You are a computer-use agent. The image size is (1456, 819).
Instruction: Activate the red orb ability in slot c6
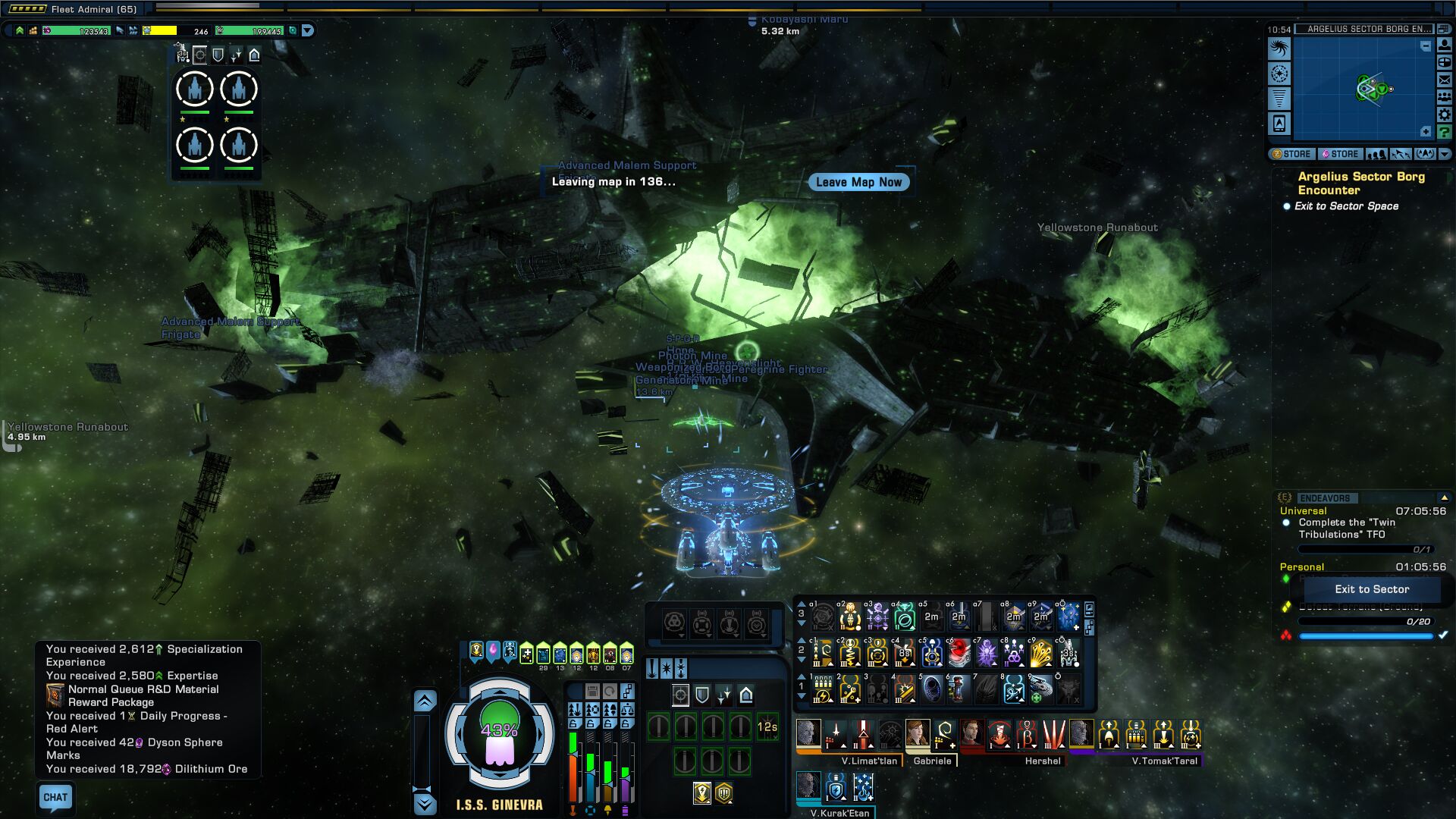coord(959,653)
